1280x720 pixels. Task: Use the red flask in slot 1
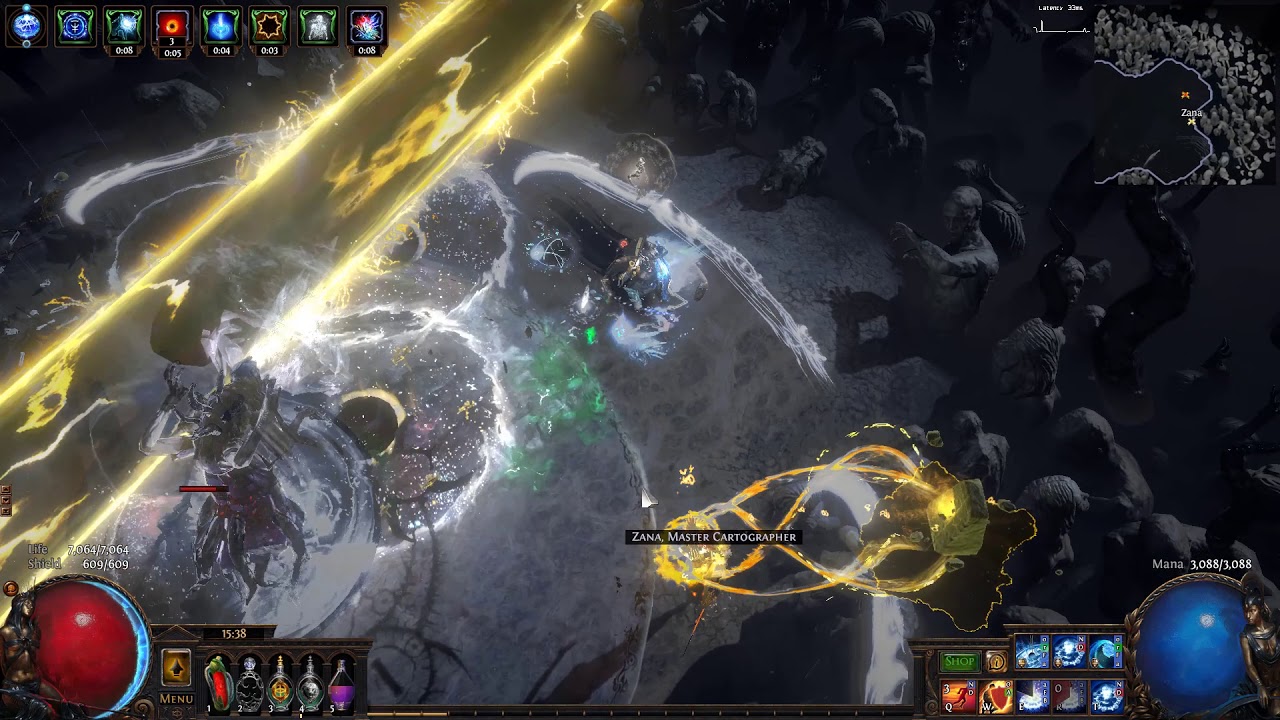tap(218, 683)
